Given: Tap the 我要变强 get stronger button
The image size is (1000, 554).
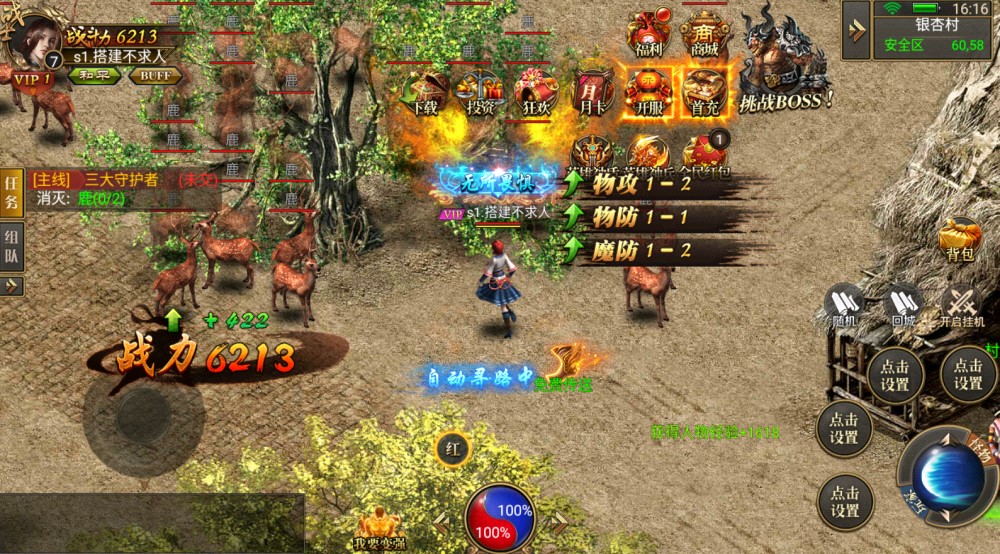Looking at the screenshot, I should pos(381,526).
